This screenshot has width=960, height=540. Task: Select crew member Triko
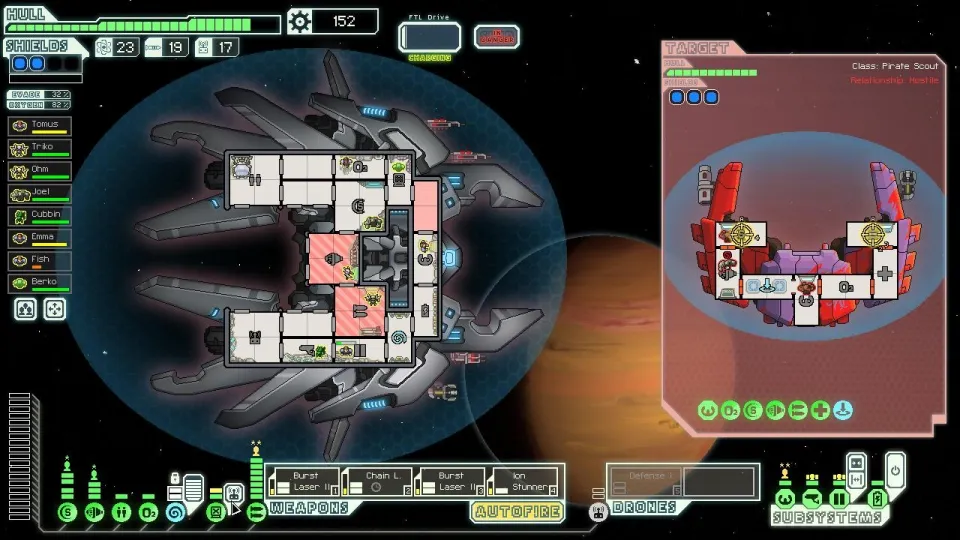point(40,148)
